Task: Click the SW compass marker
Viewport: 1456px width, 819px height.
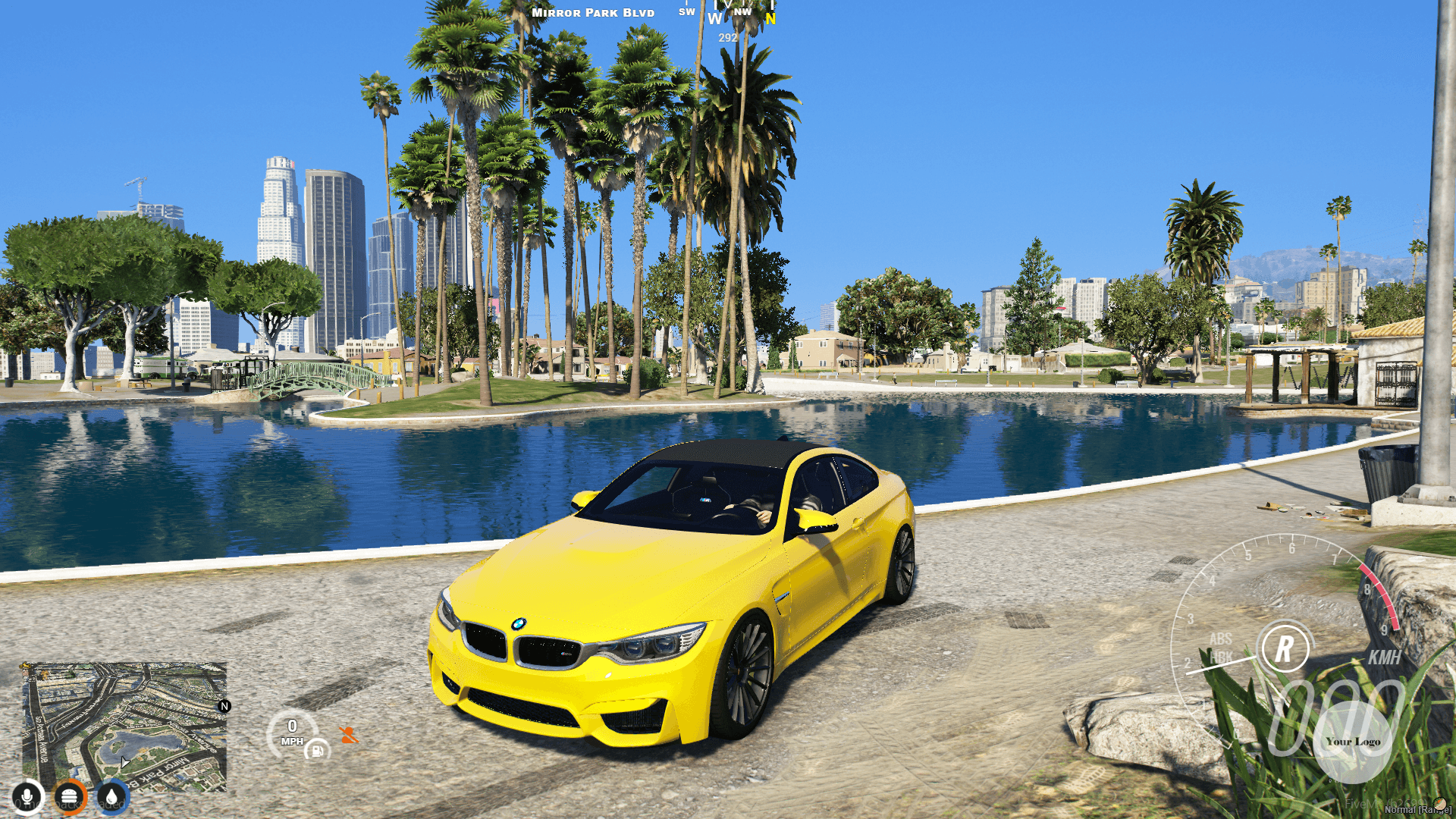Action: pyautogui.click(x=686, y=11)
